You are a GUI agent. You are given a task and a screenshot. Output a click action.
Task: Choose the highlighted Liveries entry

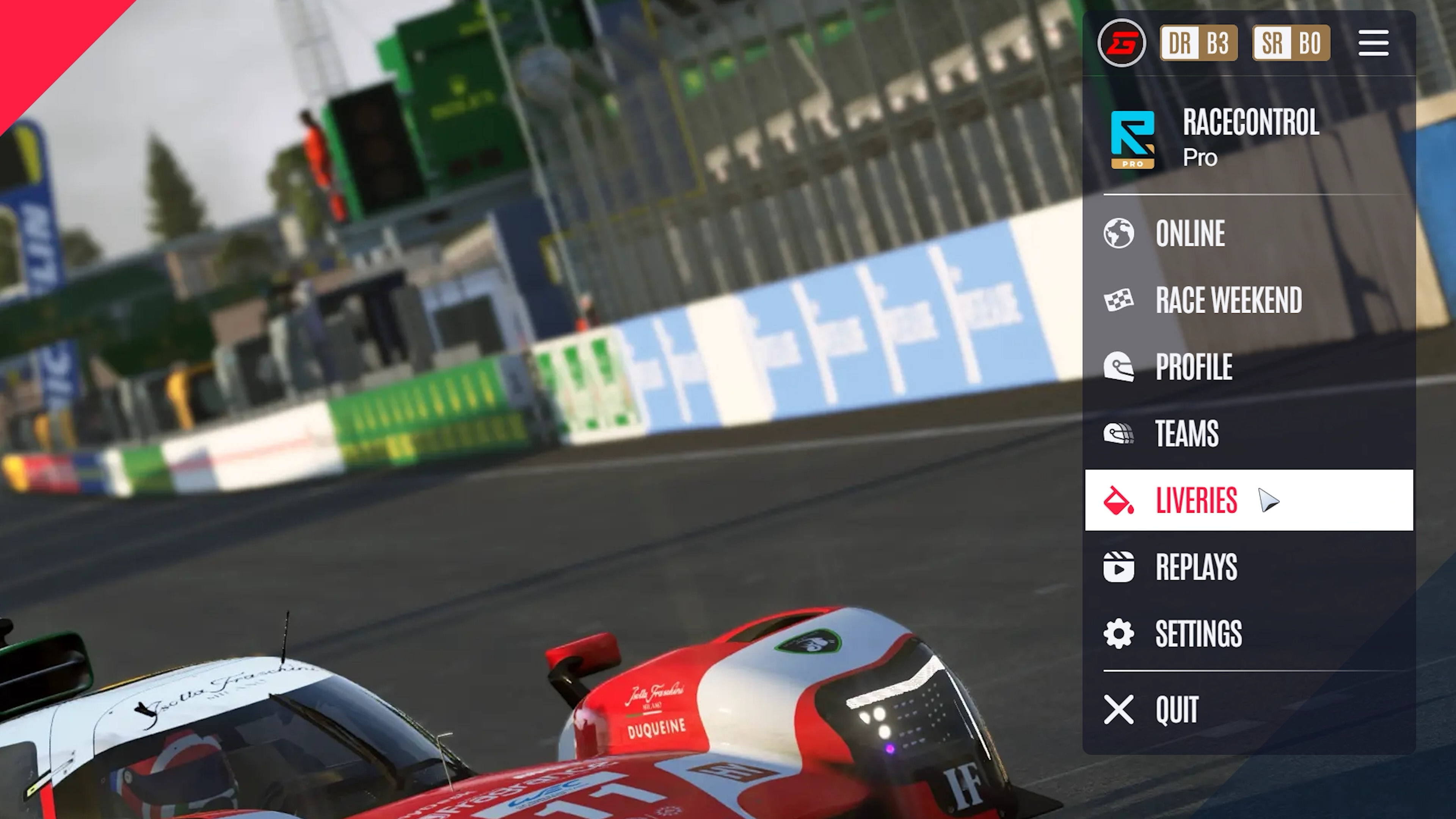1196,500
